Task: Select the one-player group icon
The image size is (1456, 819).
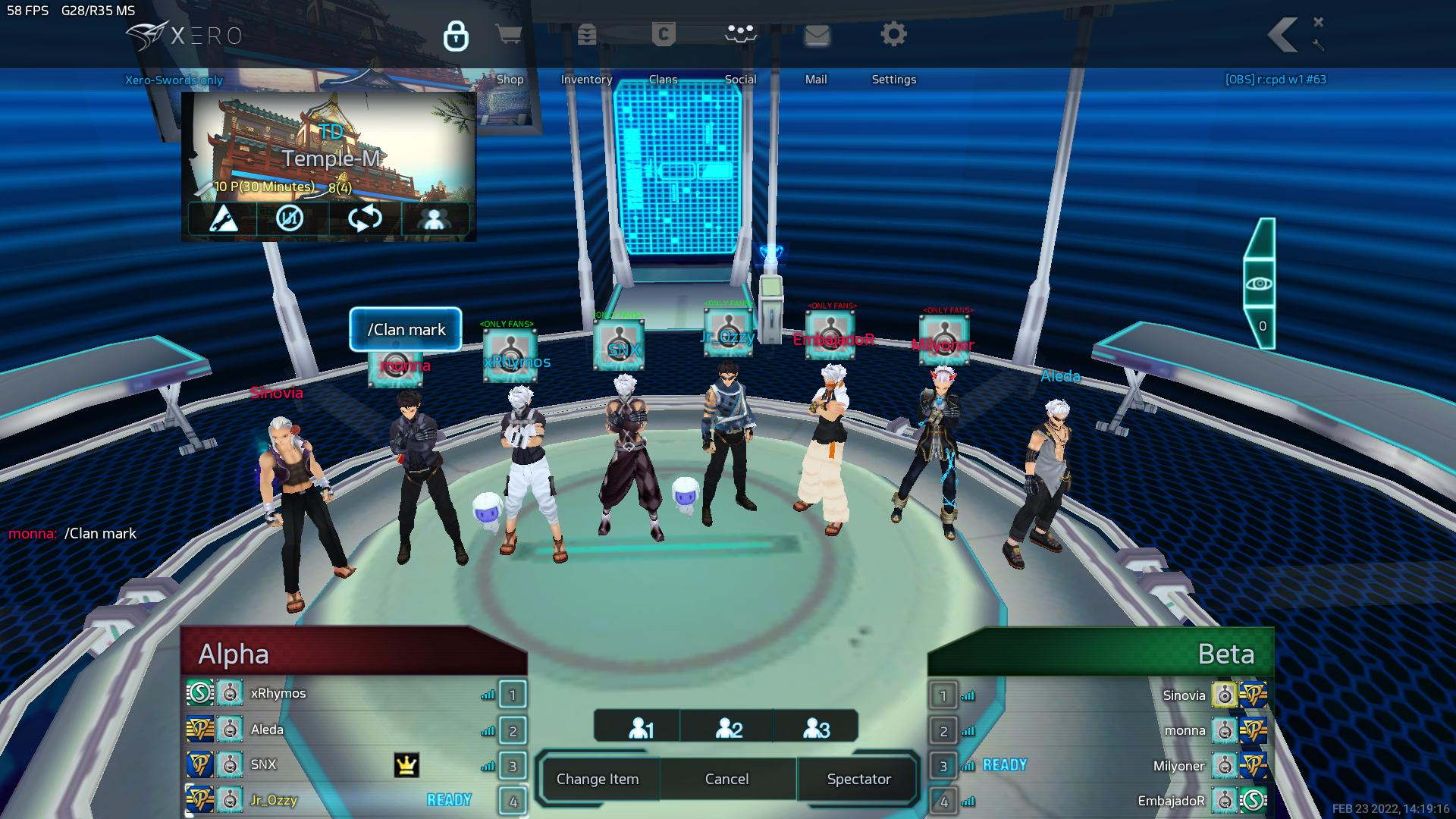Action: [641, 729]
